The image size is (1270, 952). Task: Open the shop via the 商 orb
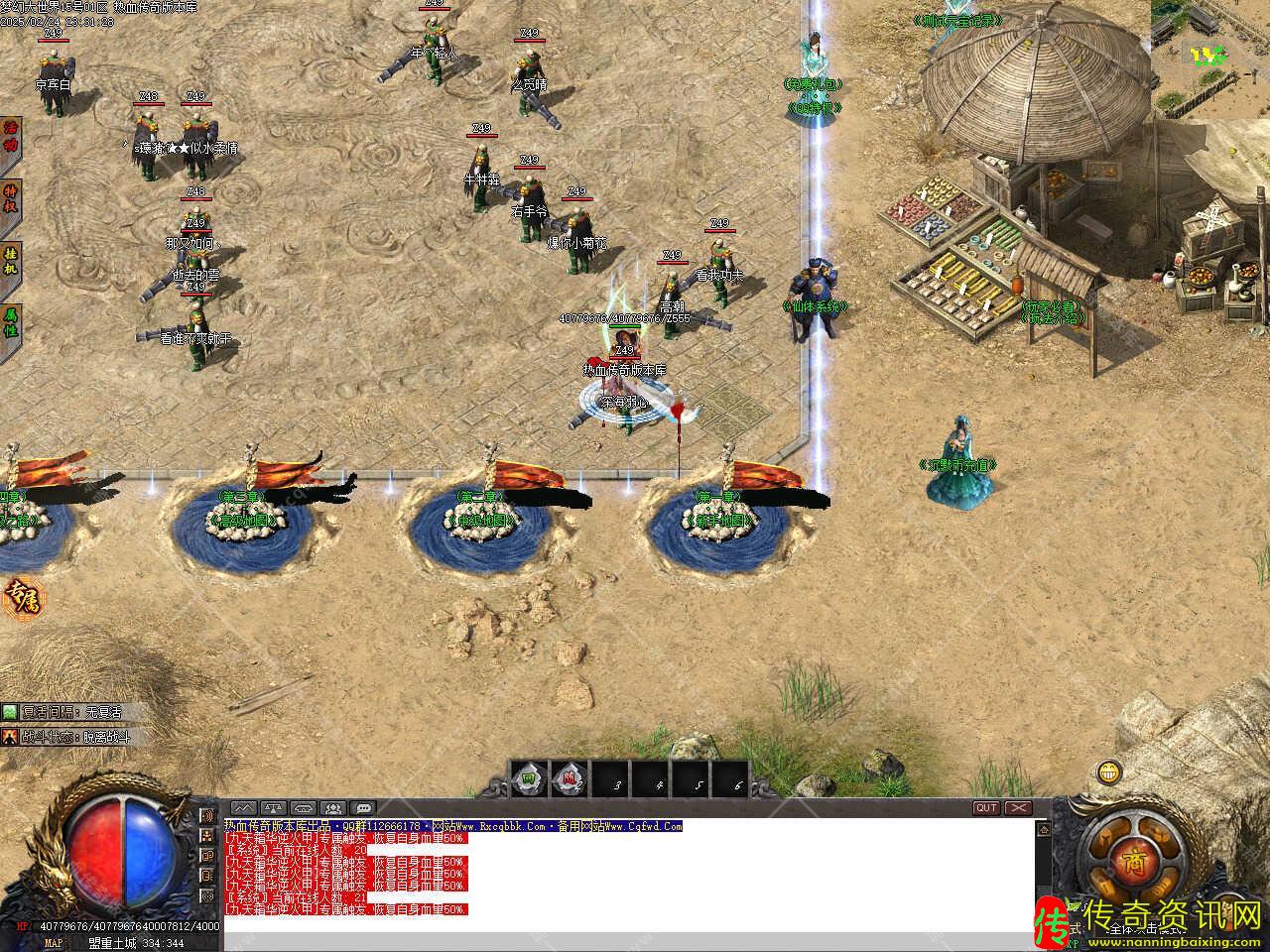pos(1132,859)
